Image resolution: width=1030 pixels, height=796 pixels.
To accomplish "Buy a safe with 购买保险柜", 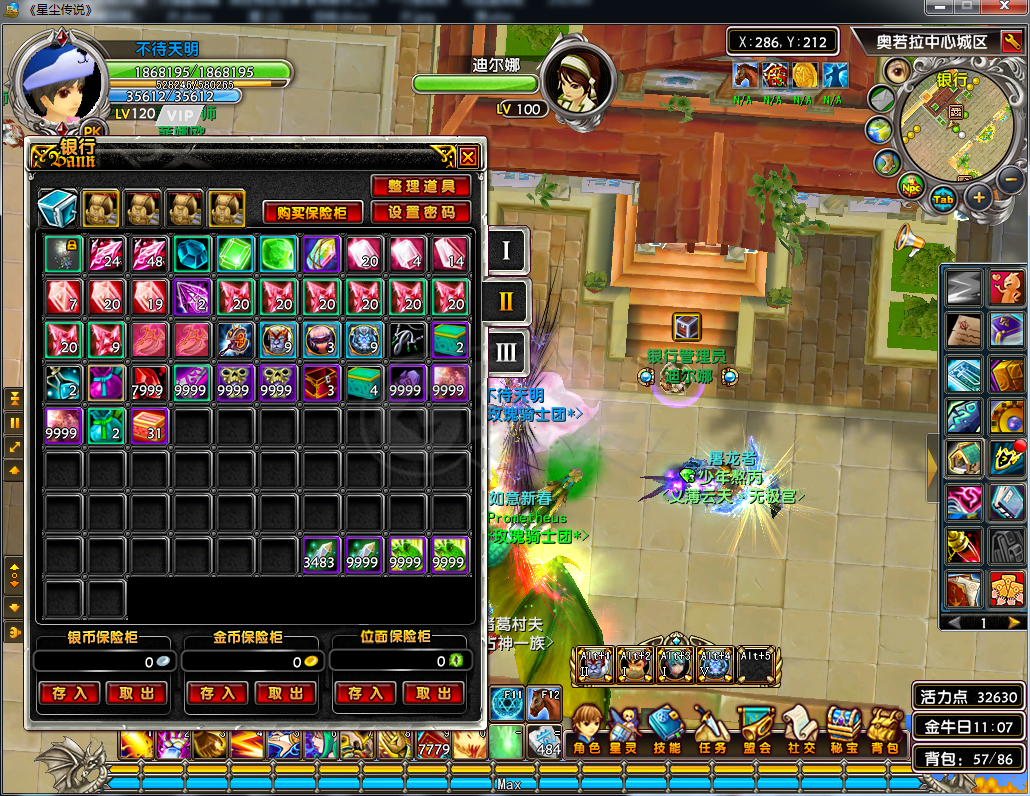I will click(313, 212).
